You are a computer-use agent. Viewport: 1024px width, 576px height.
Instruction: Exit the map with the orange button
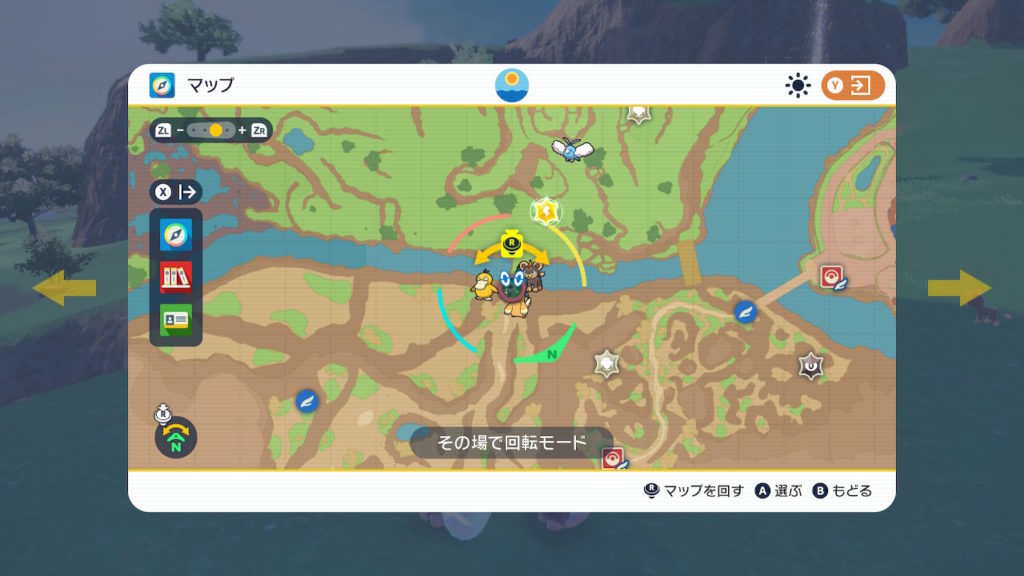[853, 86]
